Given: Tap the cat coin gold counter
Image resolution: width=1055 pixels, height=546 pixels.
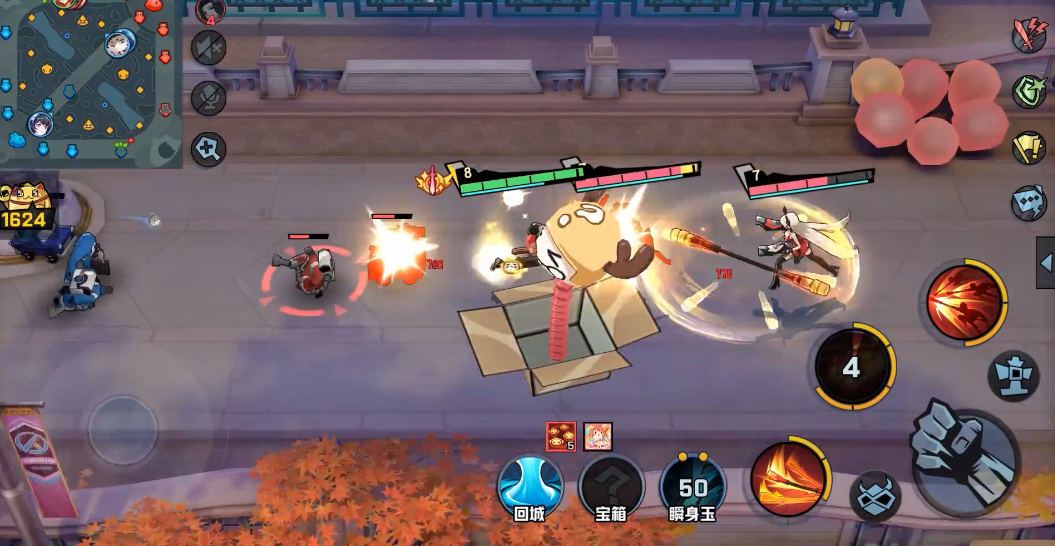Looking at the screenshot, I should (27, 207).
